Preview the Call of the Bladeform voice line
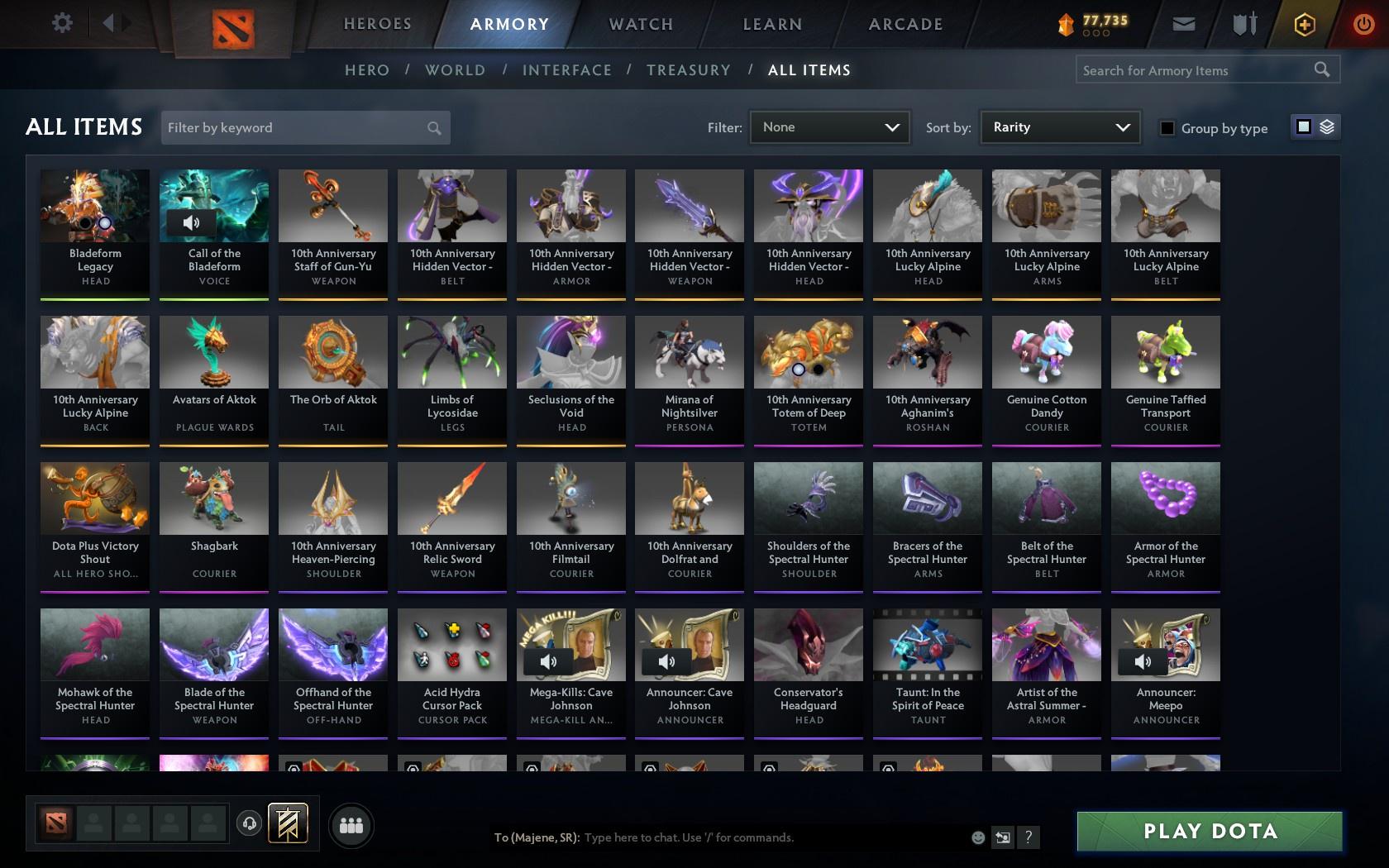This screenshot has width=1389, height=868. (x=193, y=222)
